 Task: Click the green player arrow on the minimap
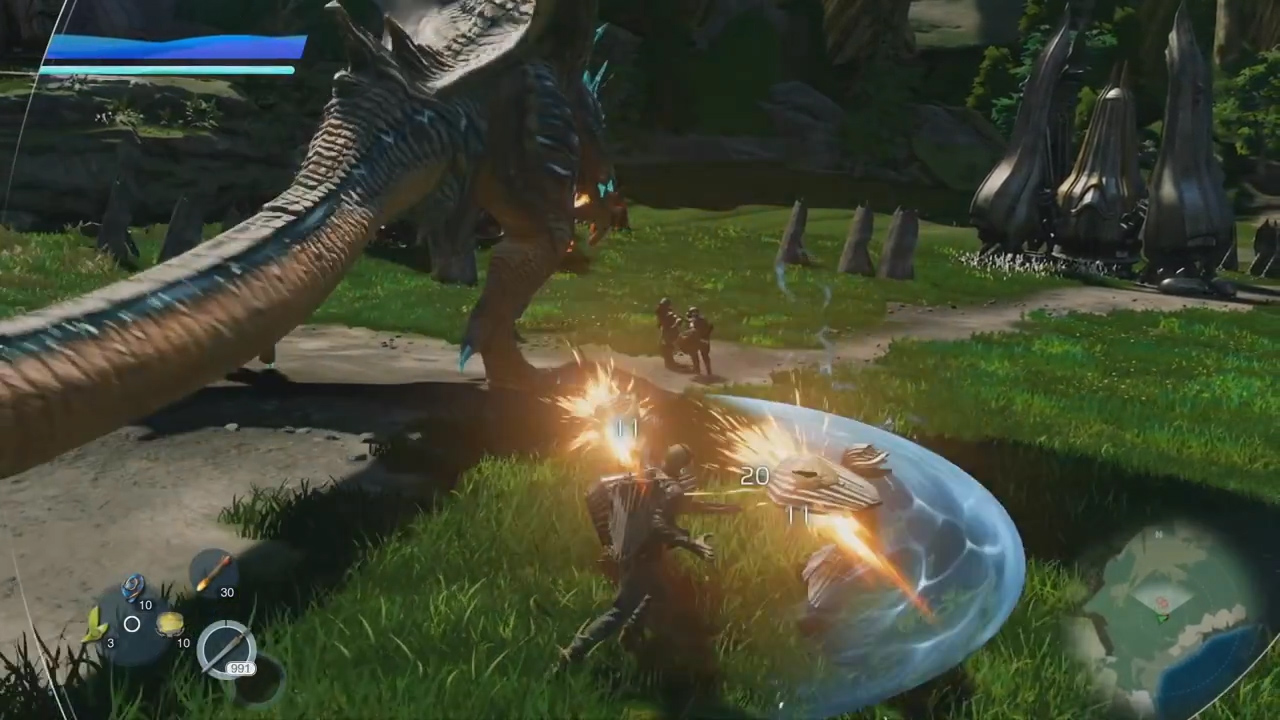1163,618
